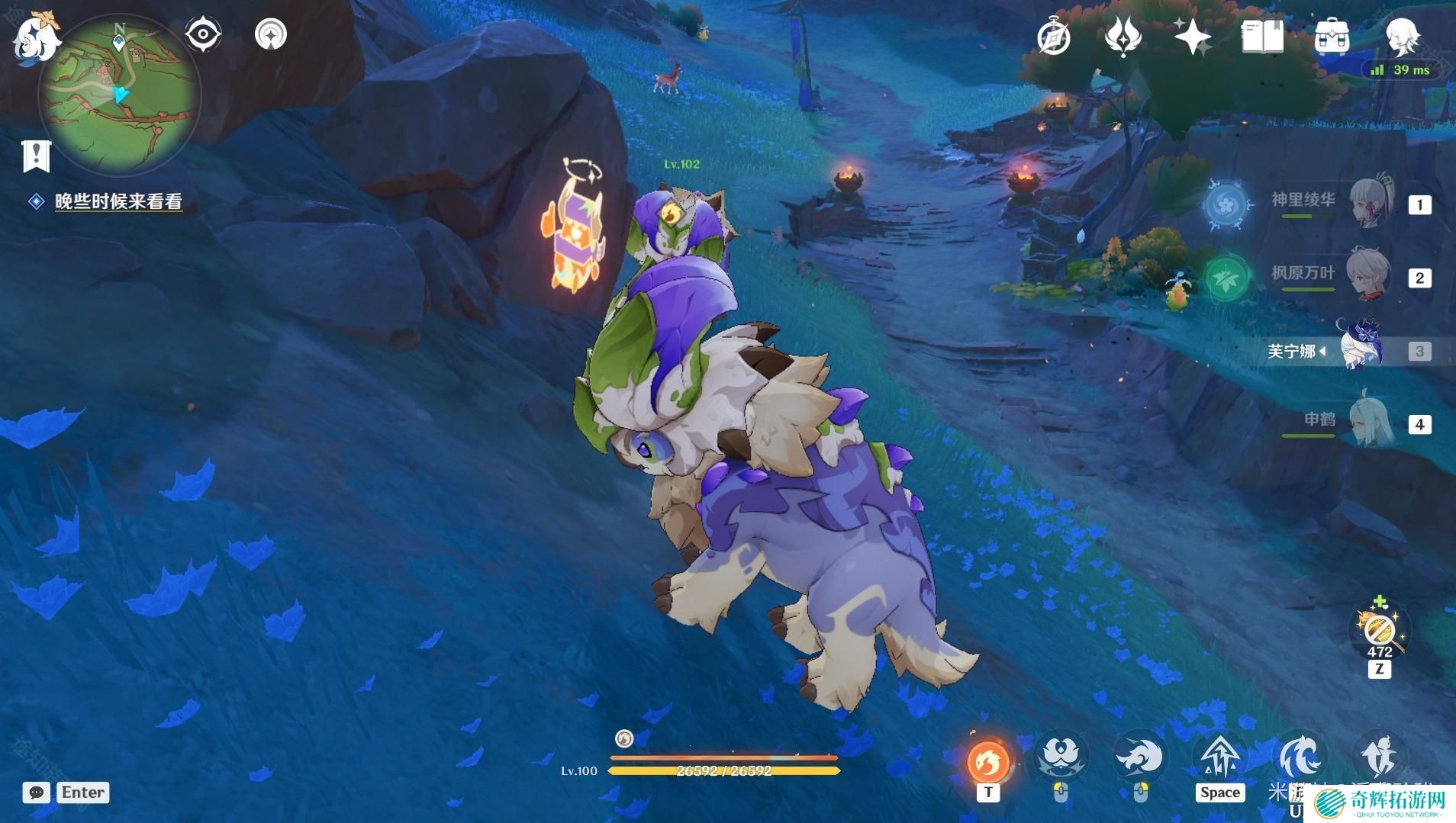Screen dimensions: 1456x823
Task: Toggle the elemental sight eye icon
Action: coord(203,34)
